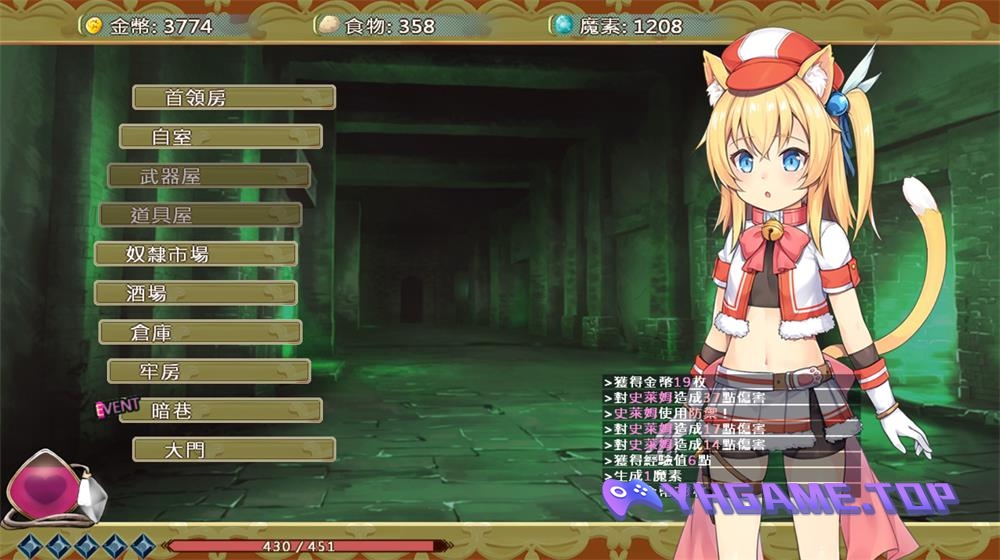
Task: Go to the 牢房 cell
Action: click(x=209, y=372)
